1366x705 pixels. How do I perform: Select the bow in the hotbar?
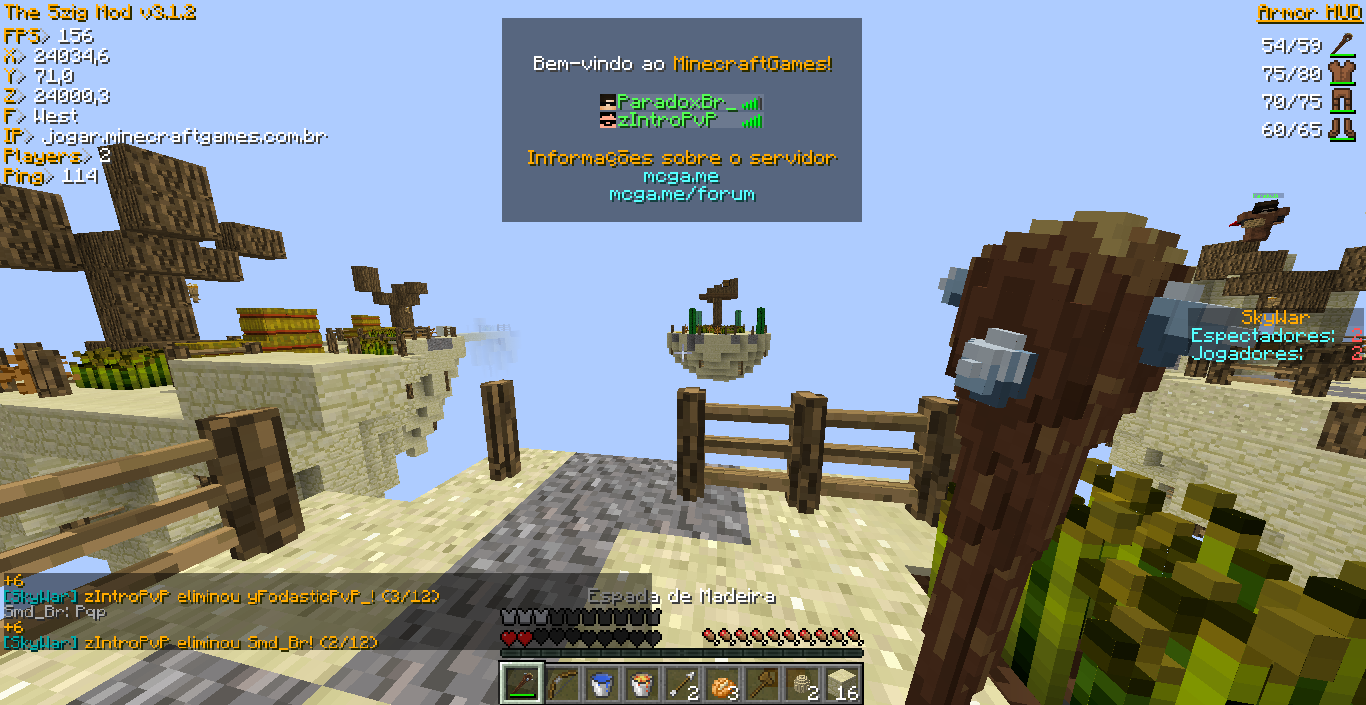(561, 684)
